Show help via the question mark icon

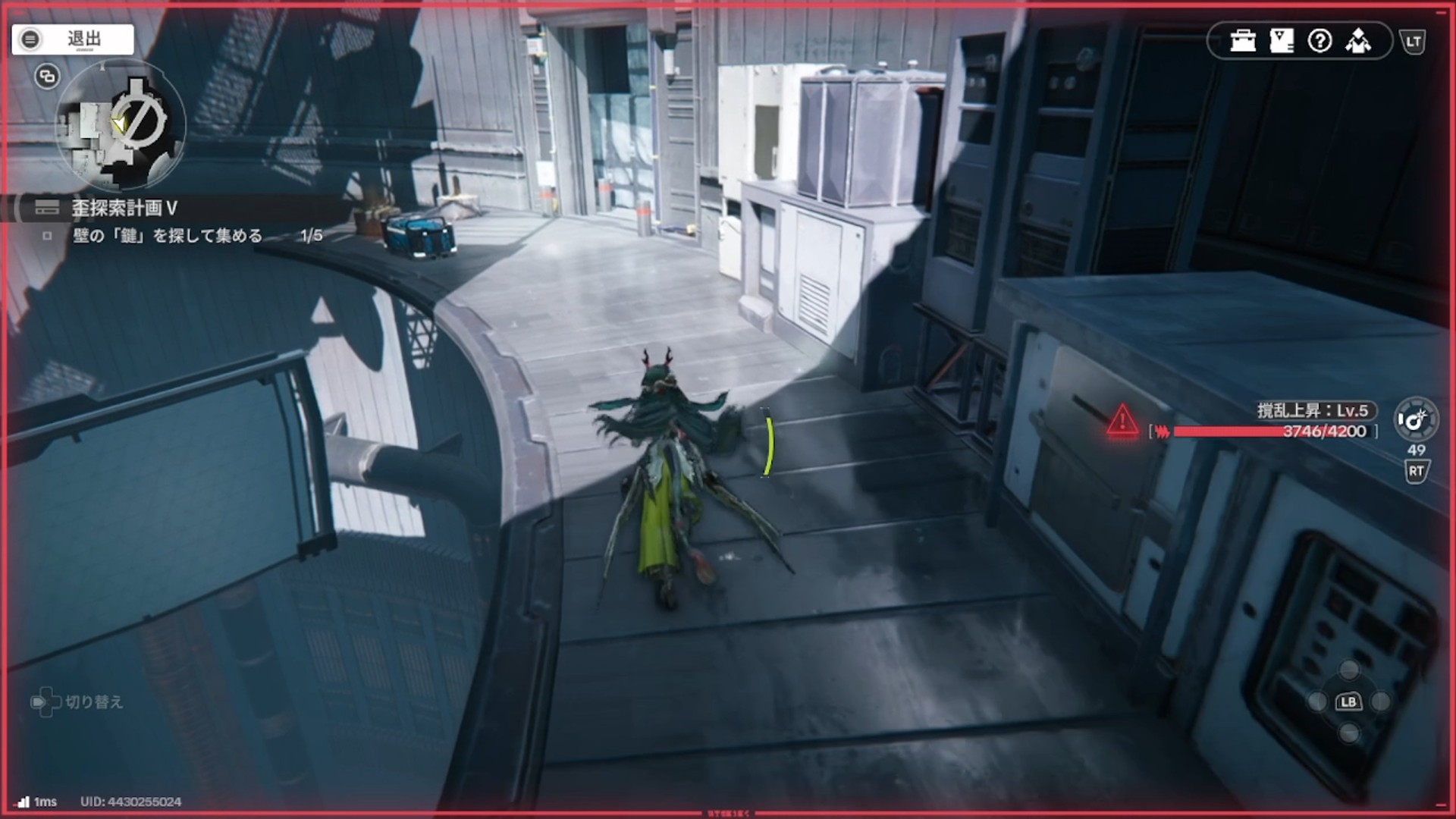pyautogui.click(x=1319, y=41)
